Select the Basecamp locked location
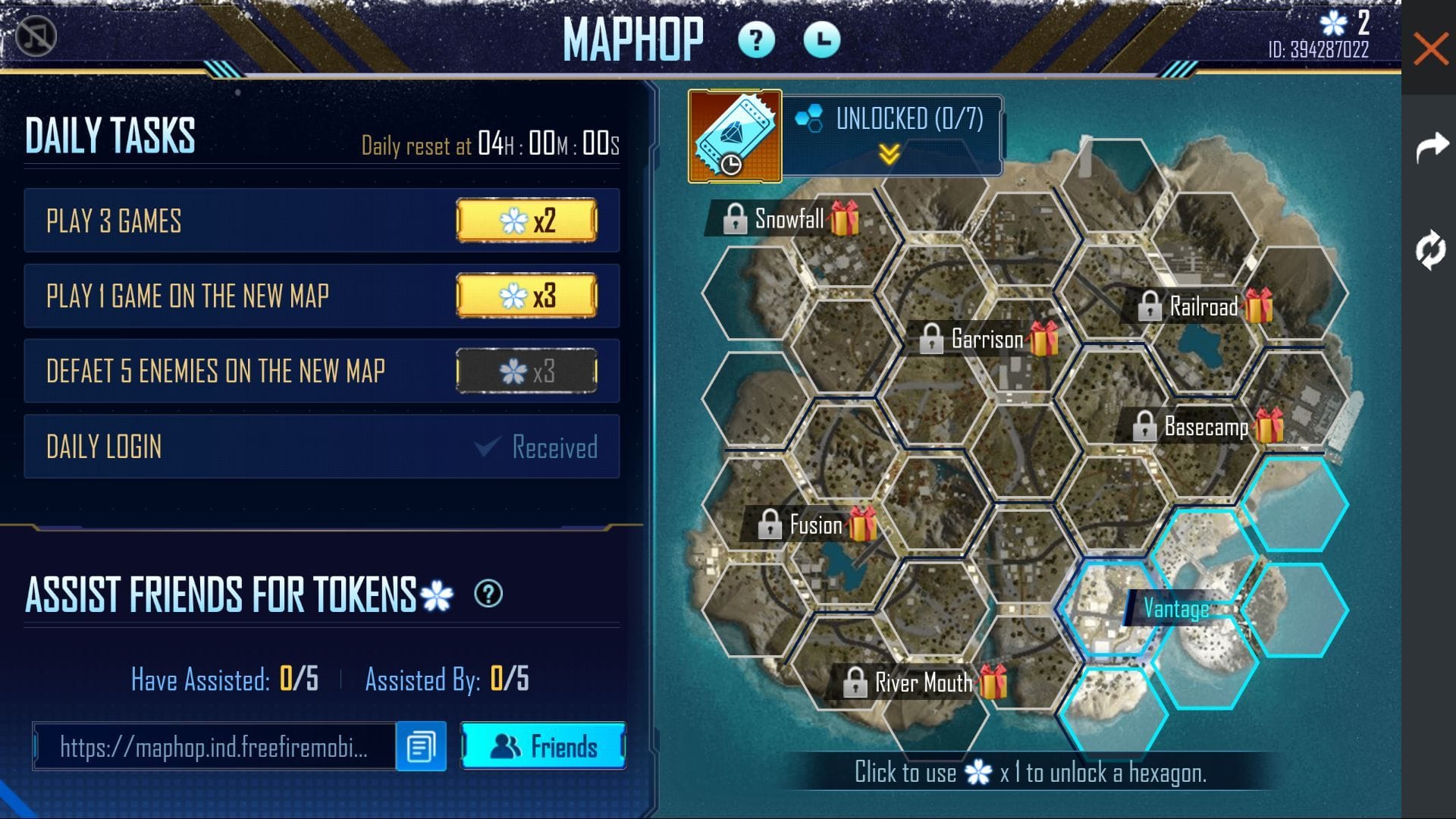This screenshot has height=819, width=1456. [1205, 427]
